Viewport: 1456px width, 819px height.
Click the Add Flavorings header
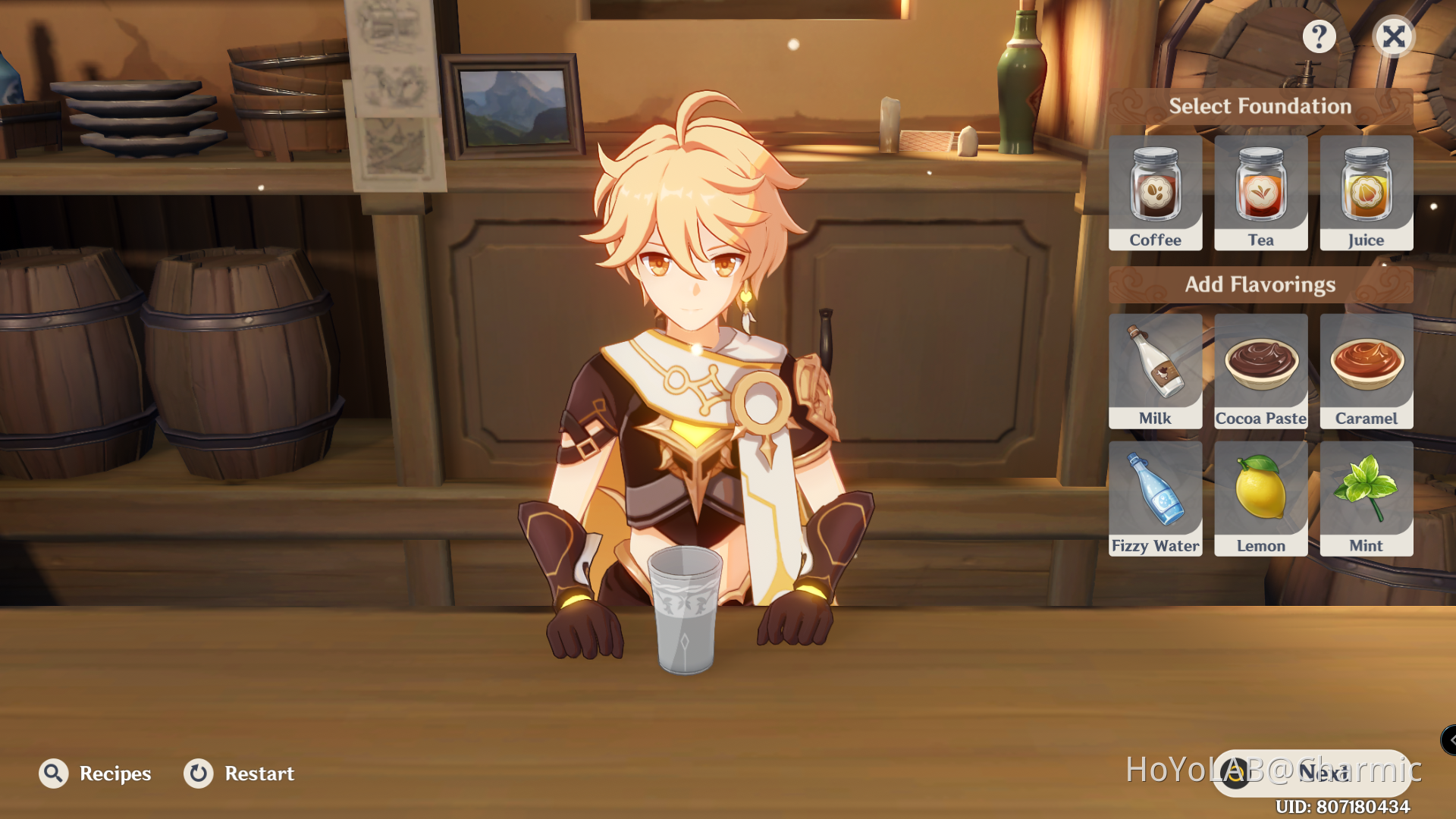coord(1260,284)
